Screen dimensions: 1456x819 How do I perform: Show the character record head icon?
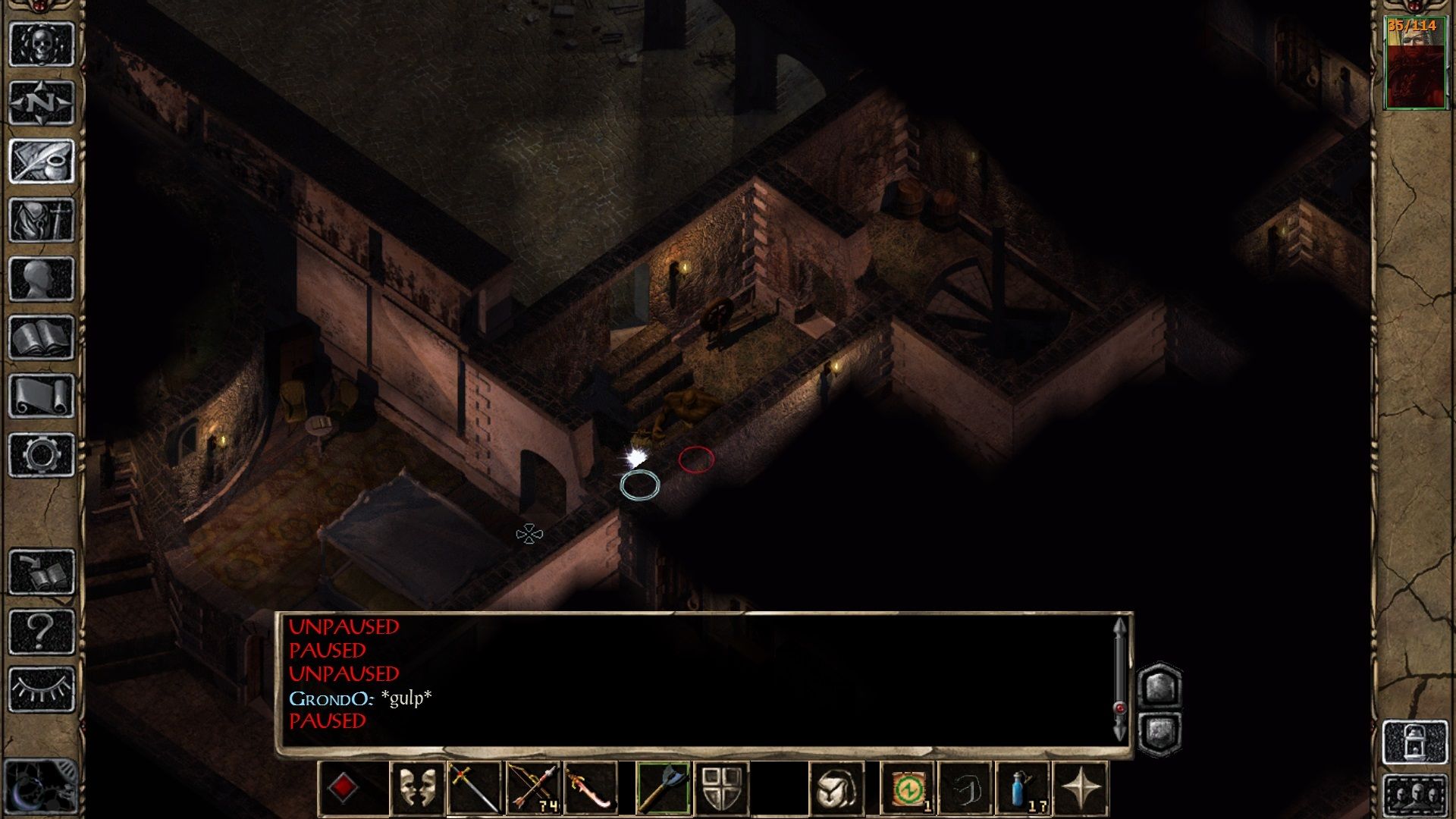click(42, 278)
